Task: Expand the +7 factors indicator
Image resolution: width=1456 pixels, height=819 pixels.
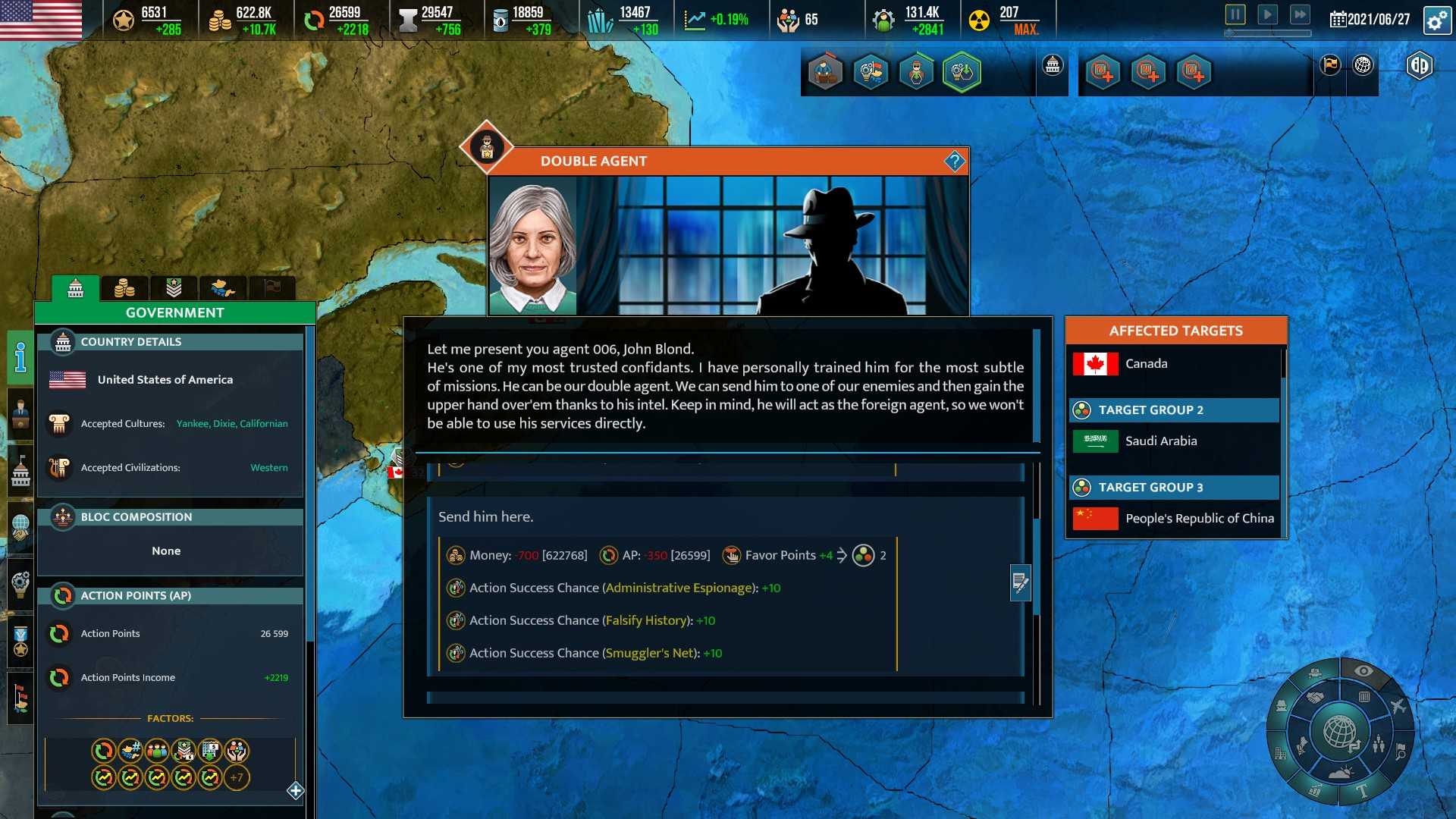Action: click(x=235, y=777)
